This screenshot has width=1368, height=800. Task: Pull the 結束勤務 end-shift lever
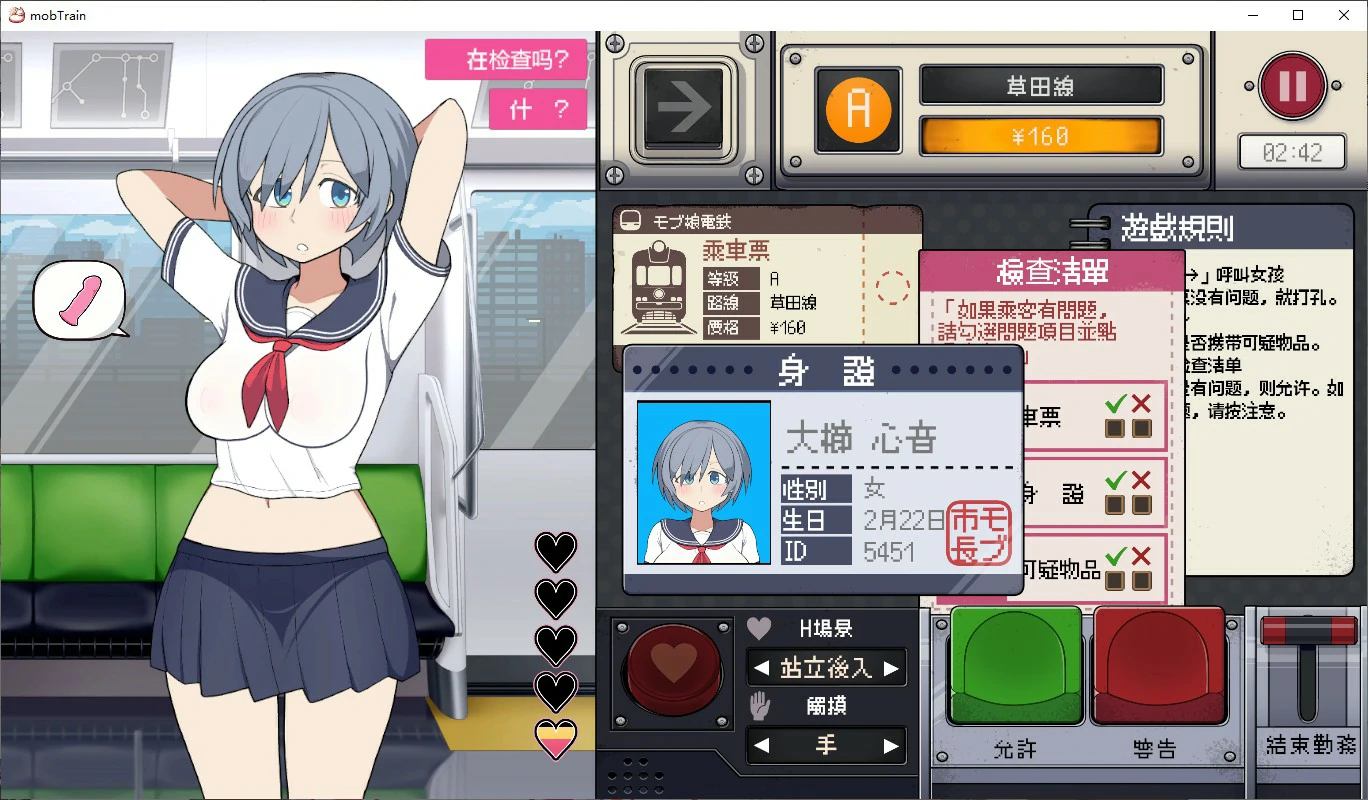coord(1309,632)
